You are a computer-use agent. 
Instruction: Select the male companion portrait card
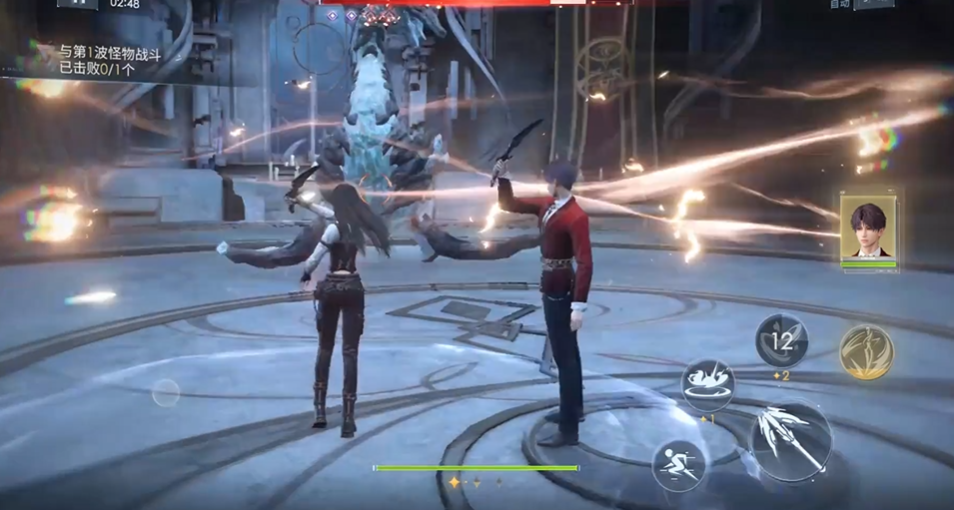(x=868, y=231)
